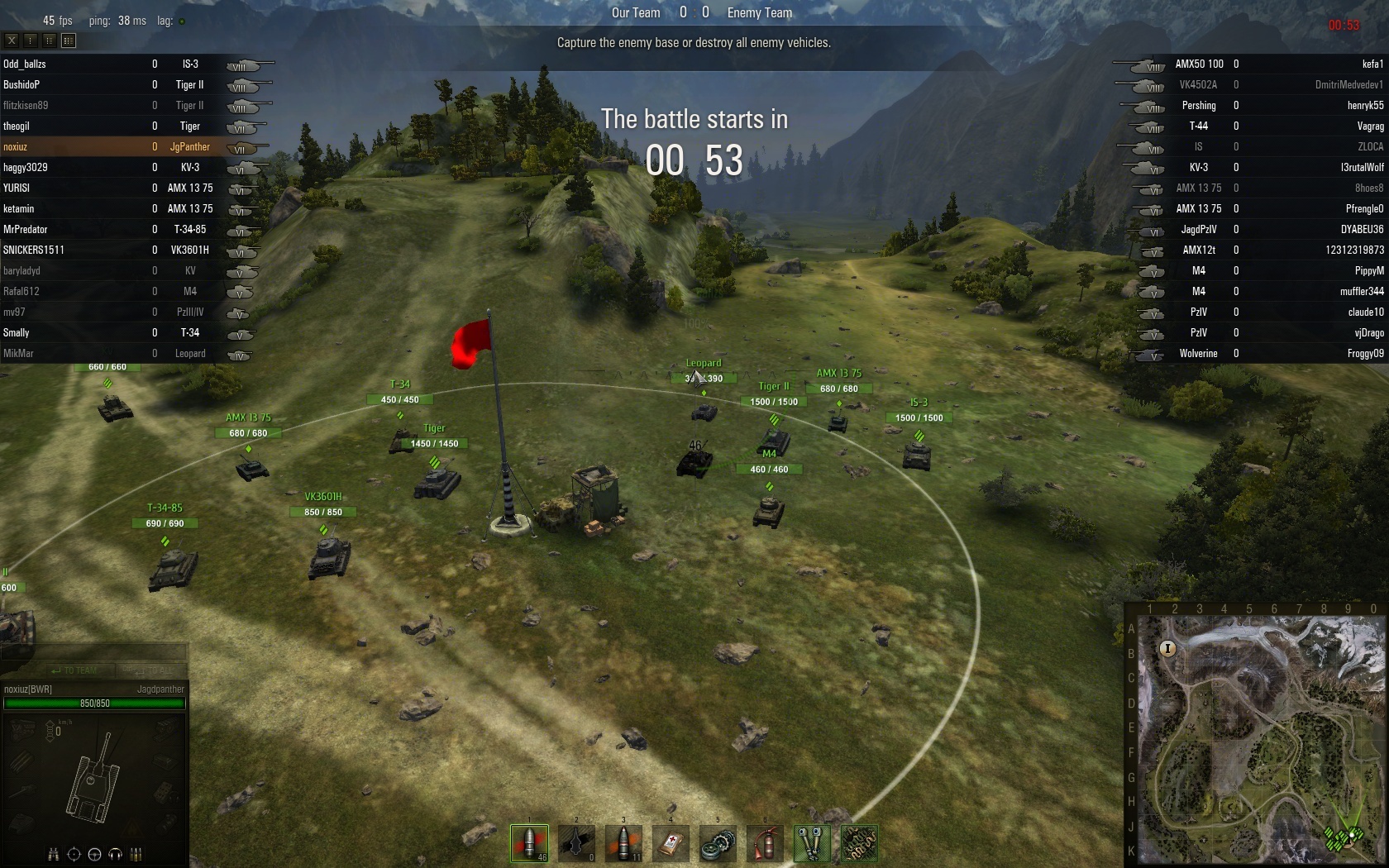Click the camouflage net equipment slot
The width and height of the screenshot is (1389, 868).
coord(859,843)
